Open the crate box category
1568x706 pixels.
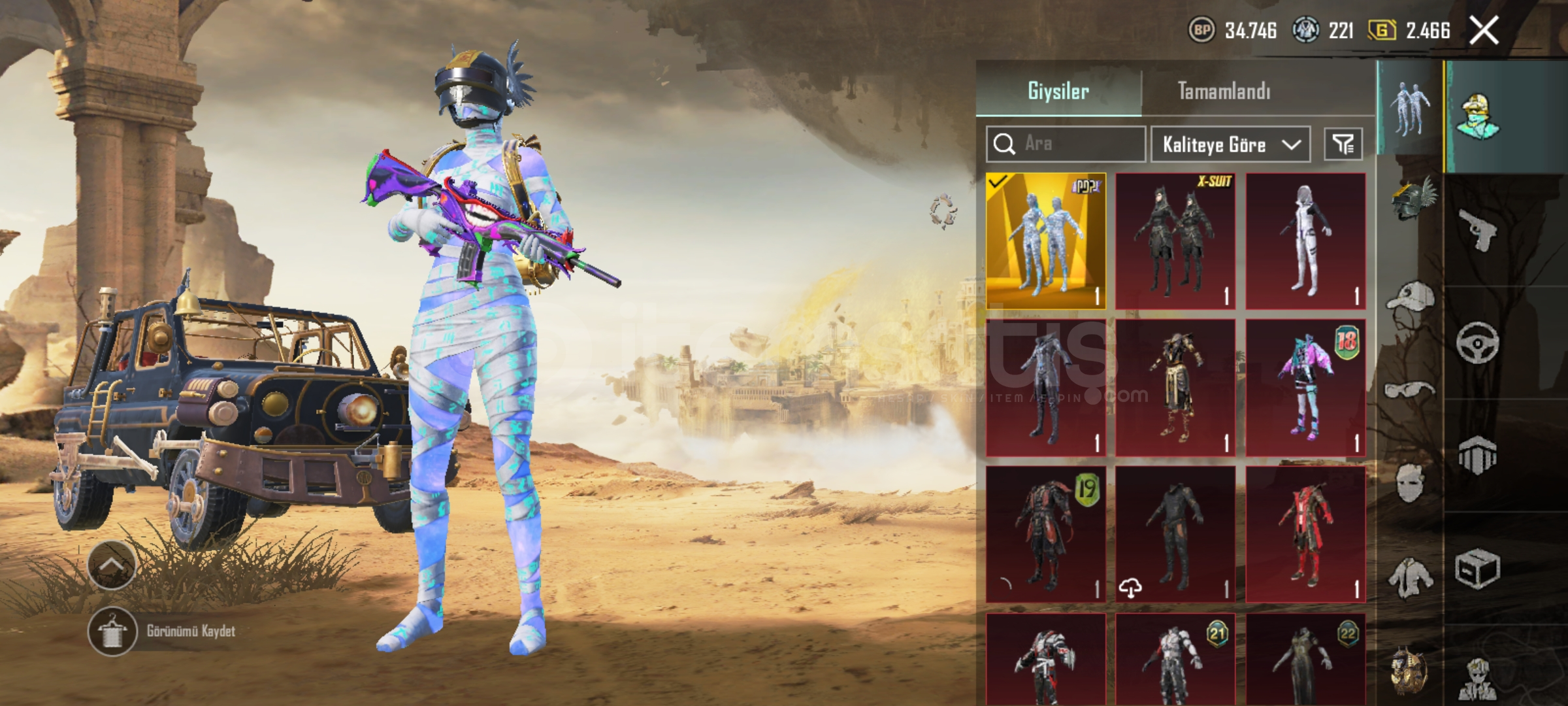tap(1478, 569)
